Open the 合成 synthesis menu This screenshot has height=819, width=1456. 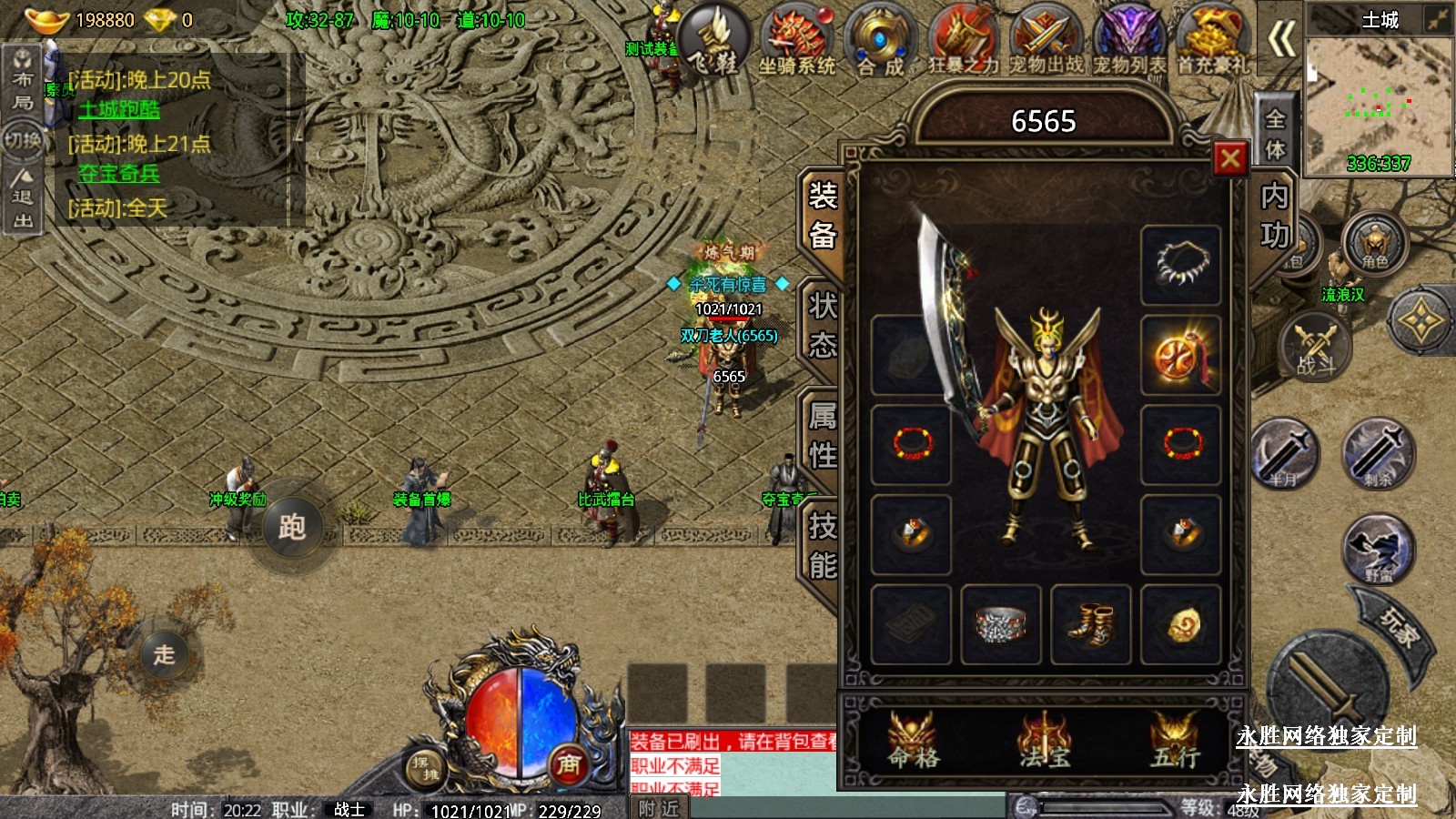click(x=880, y=41)
